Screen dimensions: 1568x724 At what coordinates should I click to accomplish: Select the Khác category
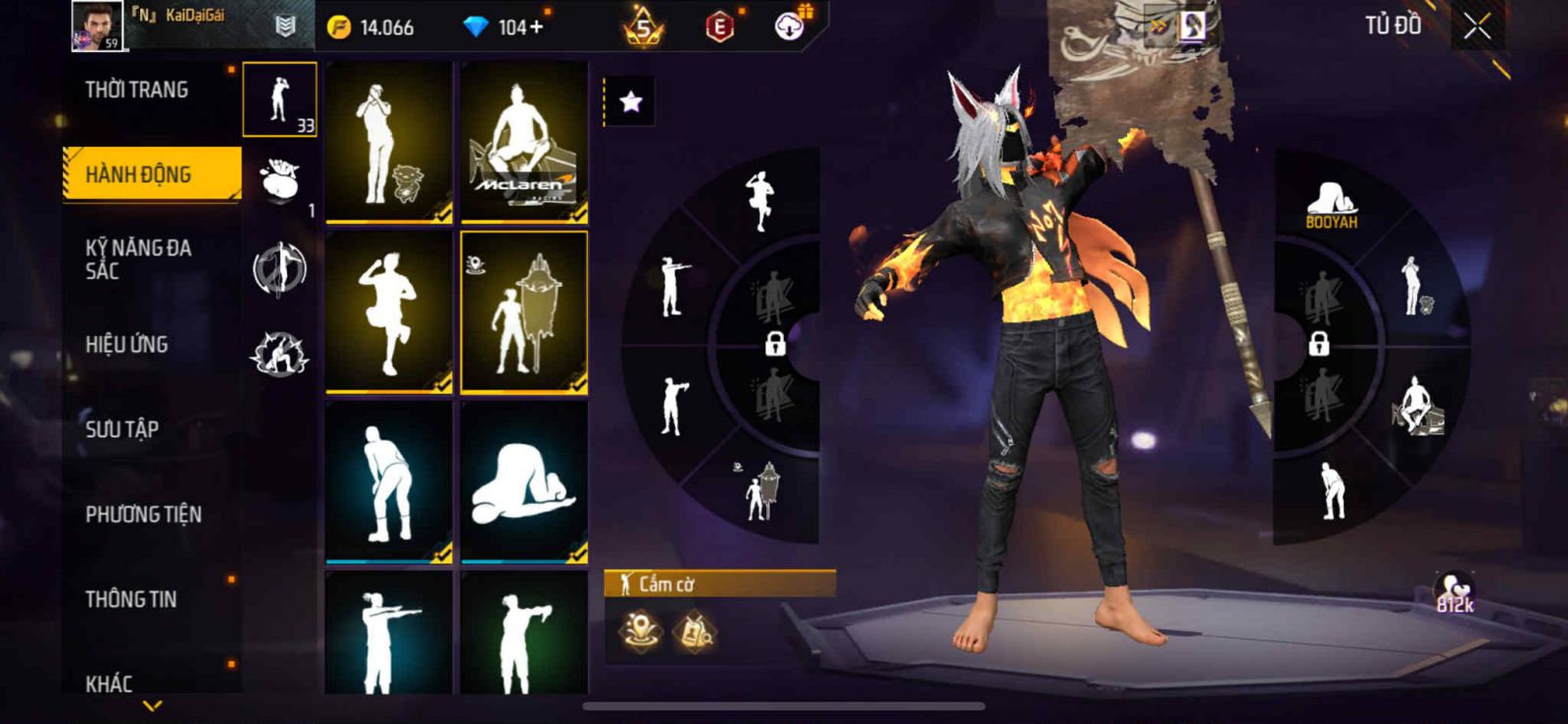pos(109,683)
